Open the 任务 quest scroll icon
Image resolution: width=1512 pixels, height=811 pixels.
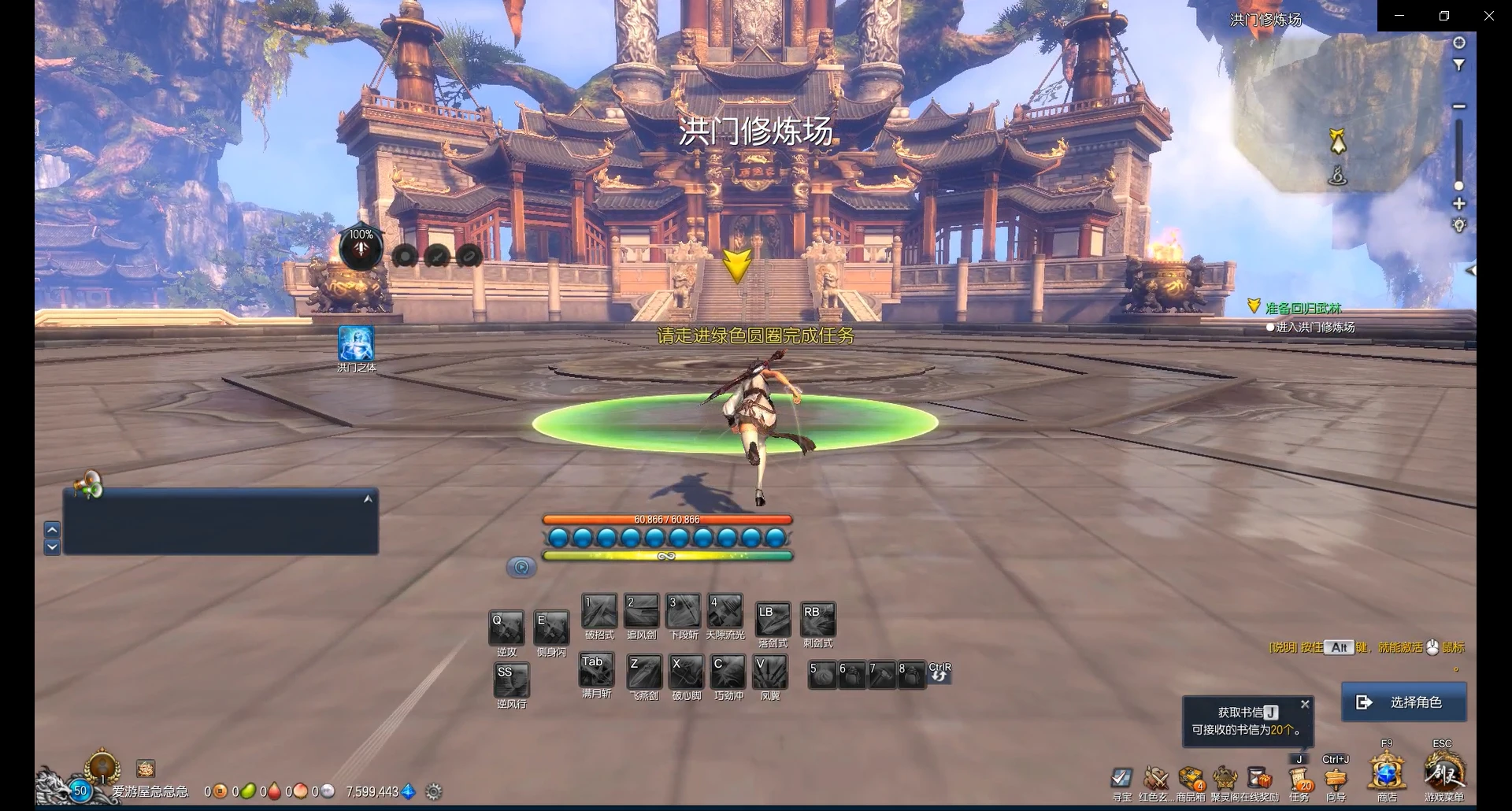(1299, 778)
